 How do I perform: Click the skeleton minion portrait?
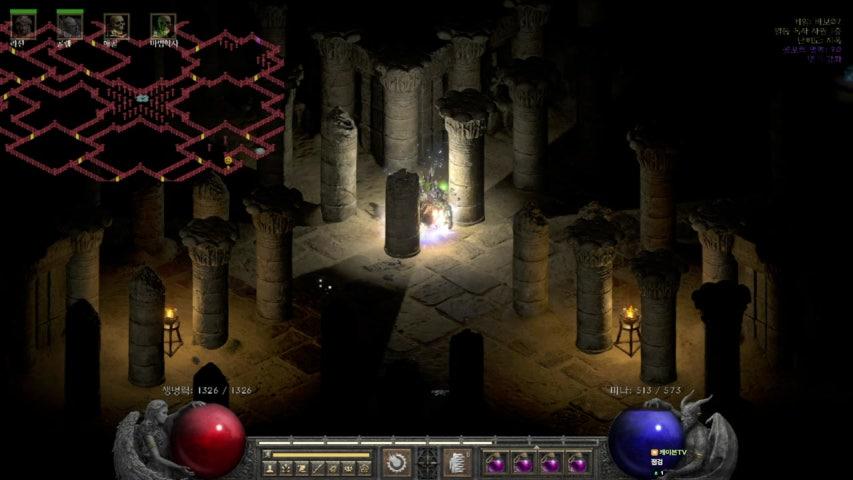coord(116,25)
